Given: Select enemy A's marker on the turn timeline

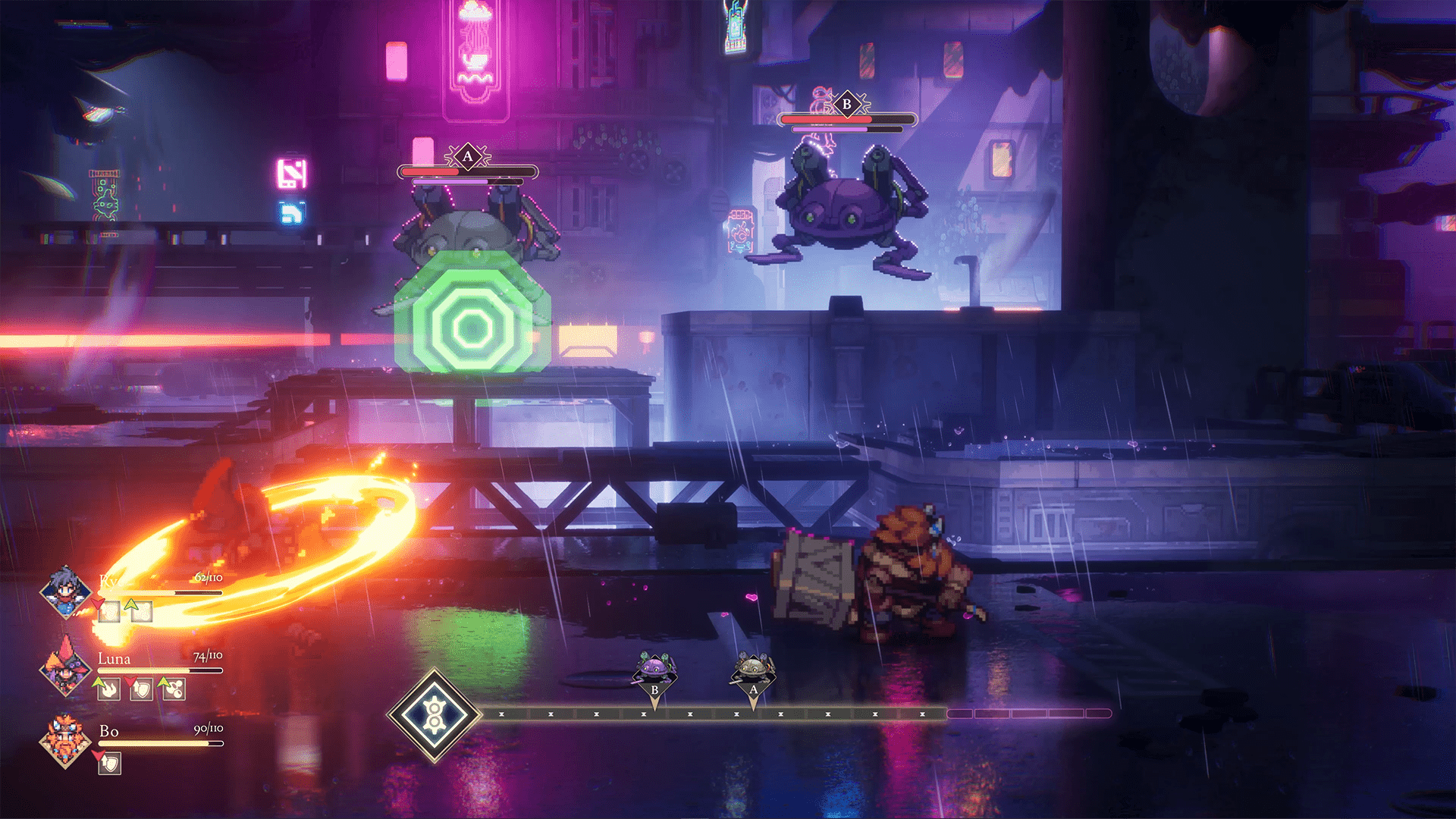Looking at the screenshot, I should (x=753, y=673).
